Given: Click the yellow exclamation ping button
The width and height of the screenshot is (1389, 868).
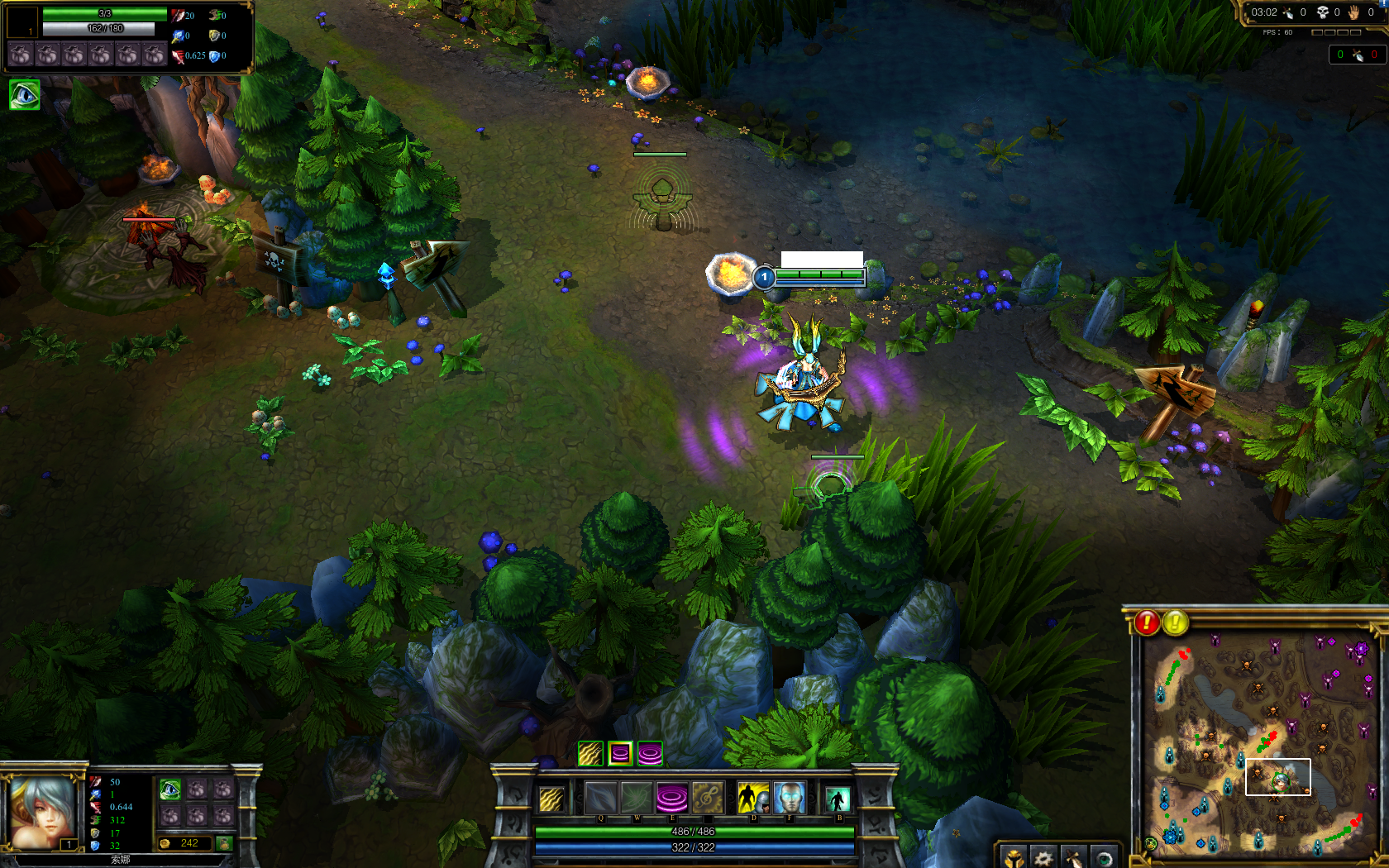Looking at the screenshot, I should coord(1176,622).
